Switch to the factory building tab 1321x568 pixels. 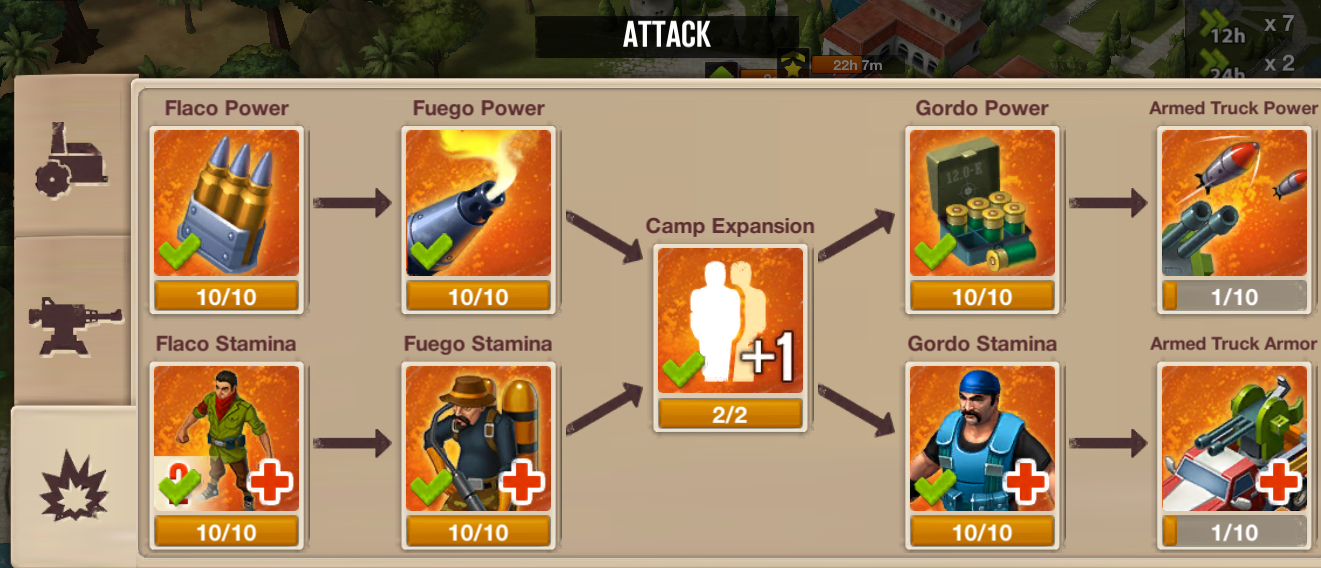(70, 160)
